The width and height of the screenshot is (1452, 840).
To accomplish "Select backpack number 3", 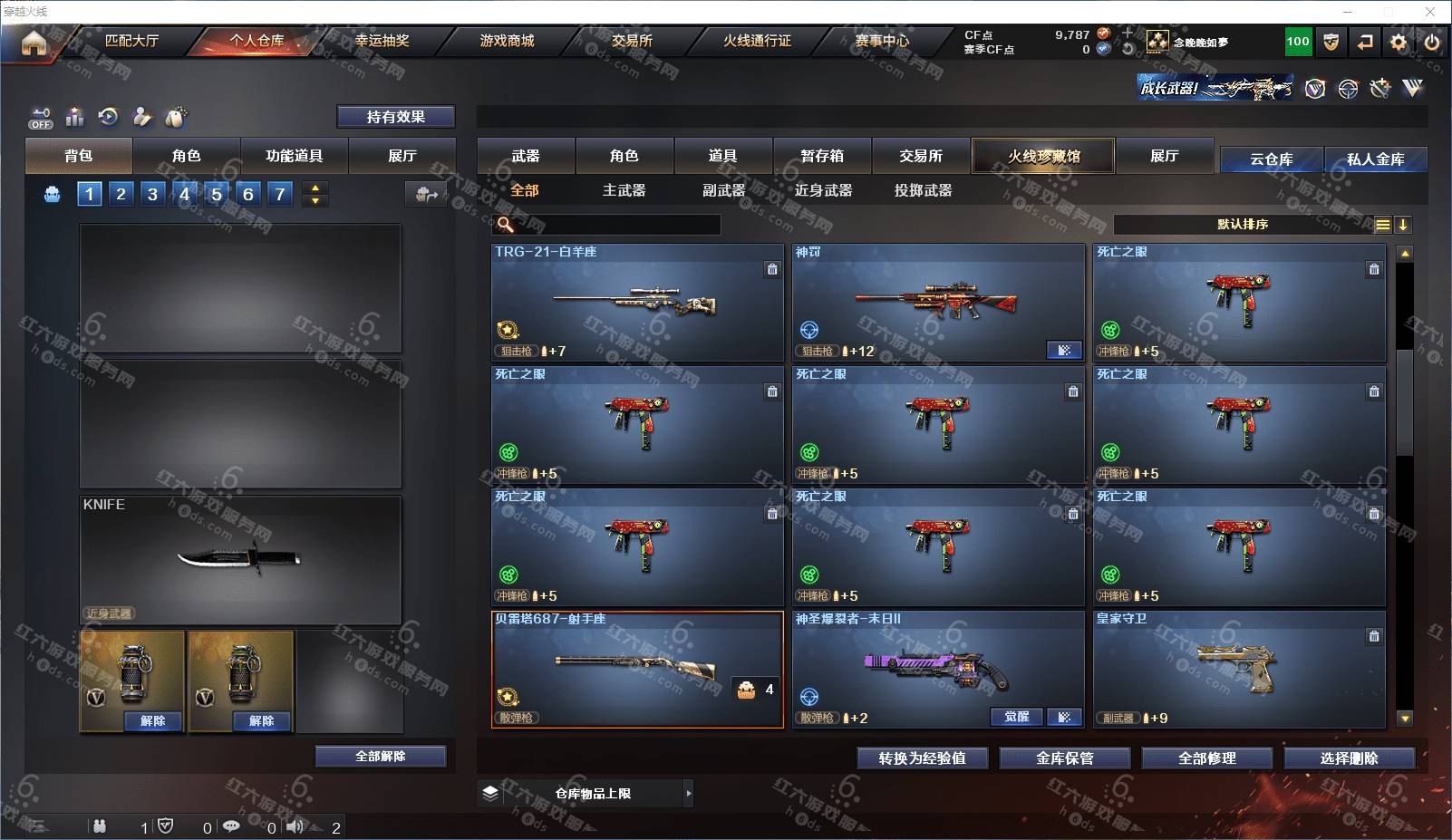I will 152,194.
